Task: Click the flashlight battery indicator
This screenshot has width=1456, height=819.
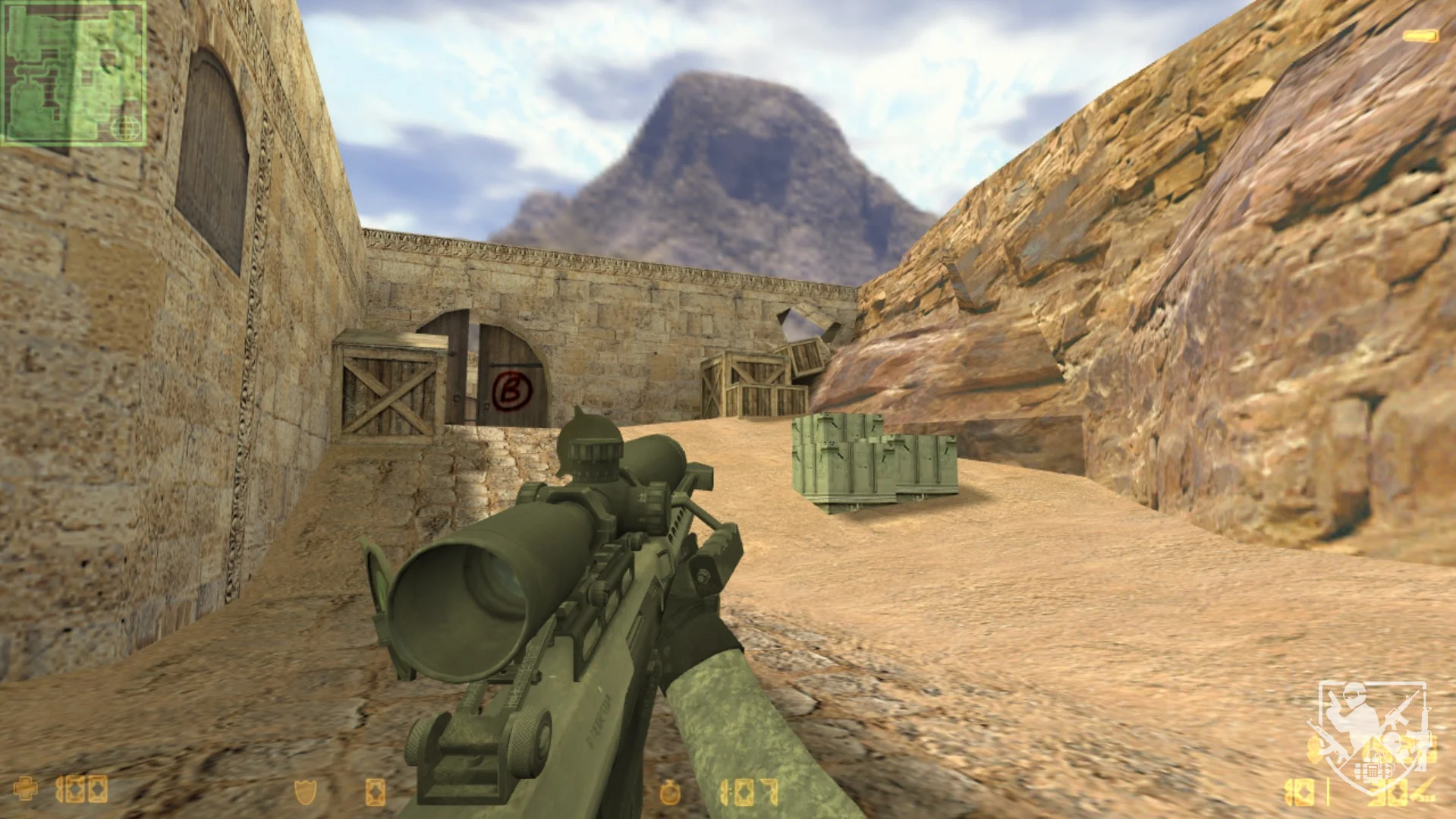Action: (1420, 36)
